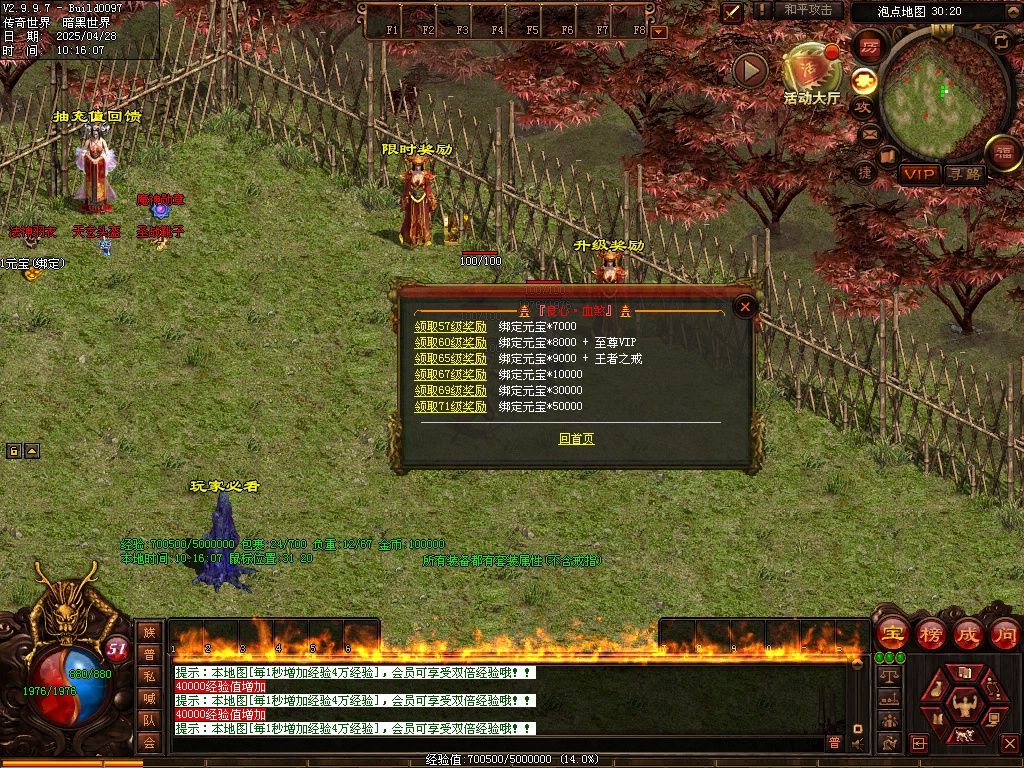Viewport: 1024px width, 768px height.
Task: Click the round play arrow button
Action: pos(750,69)
